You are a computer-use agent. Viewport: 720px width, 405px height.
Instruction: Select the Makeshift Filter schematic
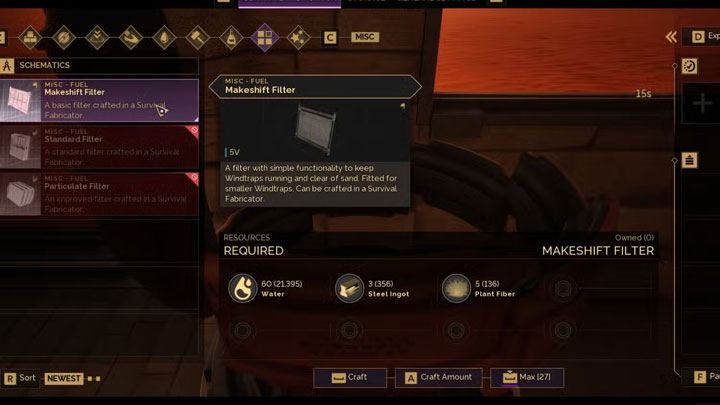click(100, 100)
